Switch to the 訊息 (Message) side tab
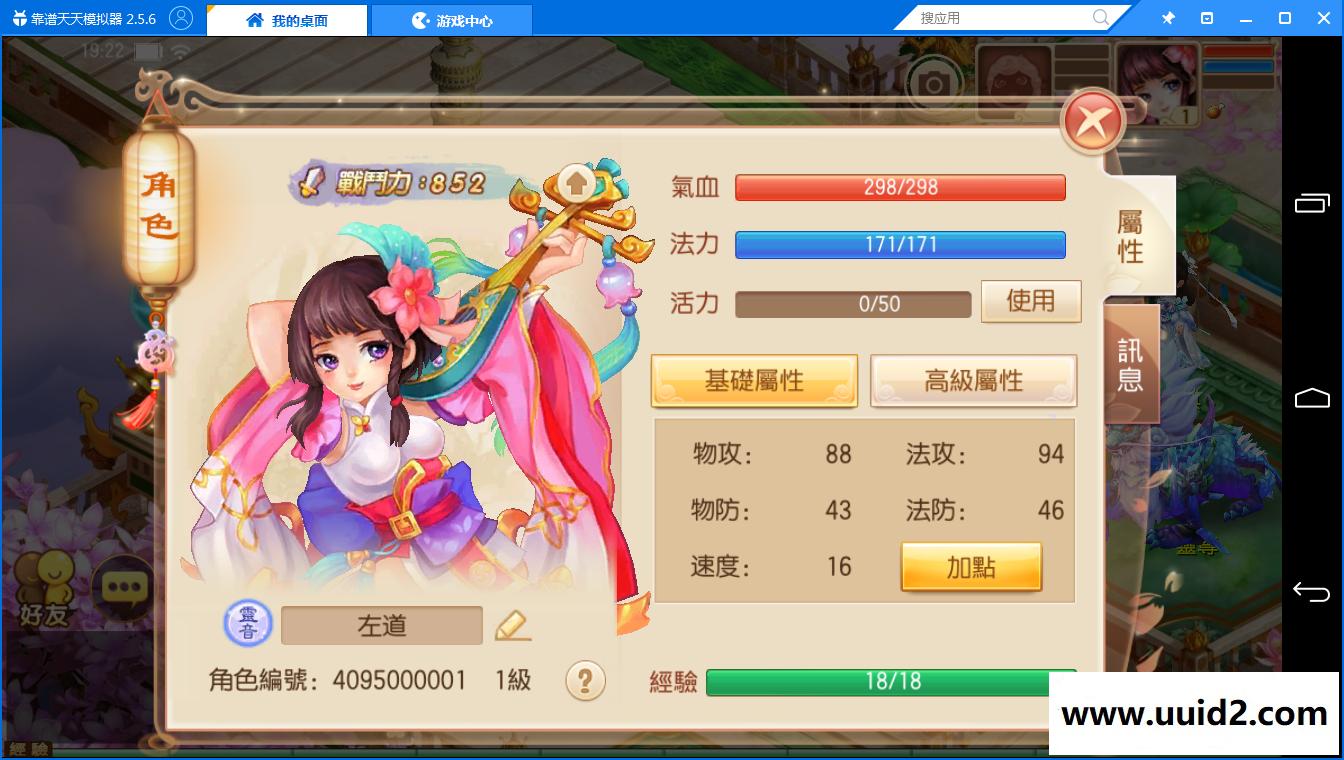 (1132, 364)
